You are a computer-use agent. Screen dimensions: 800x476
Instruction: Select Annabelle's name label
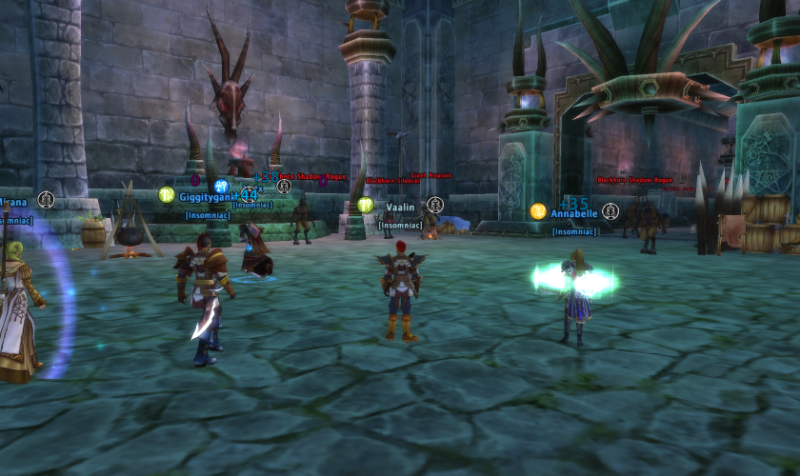(x=574, y=213)
